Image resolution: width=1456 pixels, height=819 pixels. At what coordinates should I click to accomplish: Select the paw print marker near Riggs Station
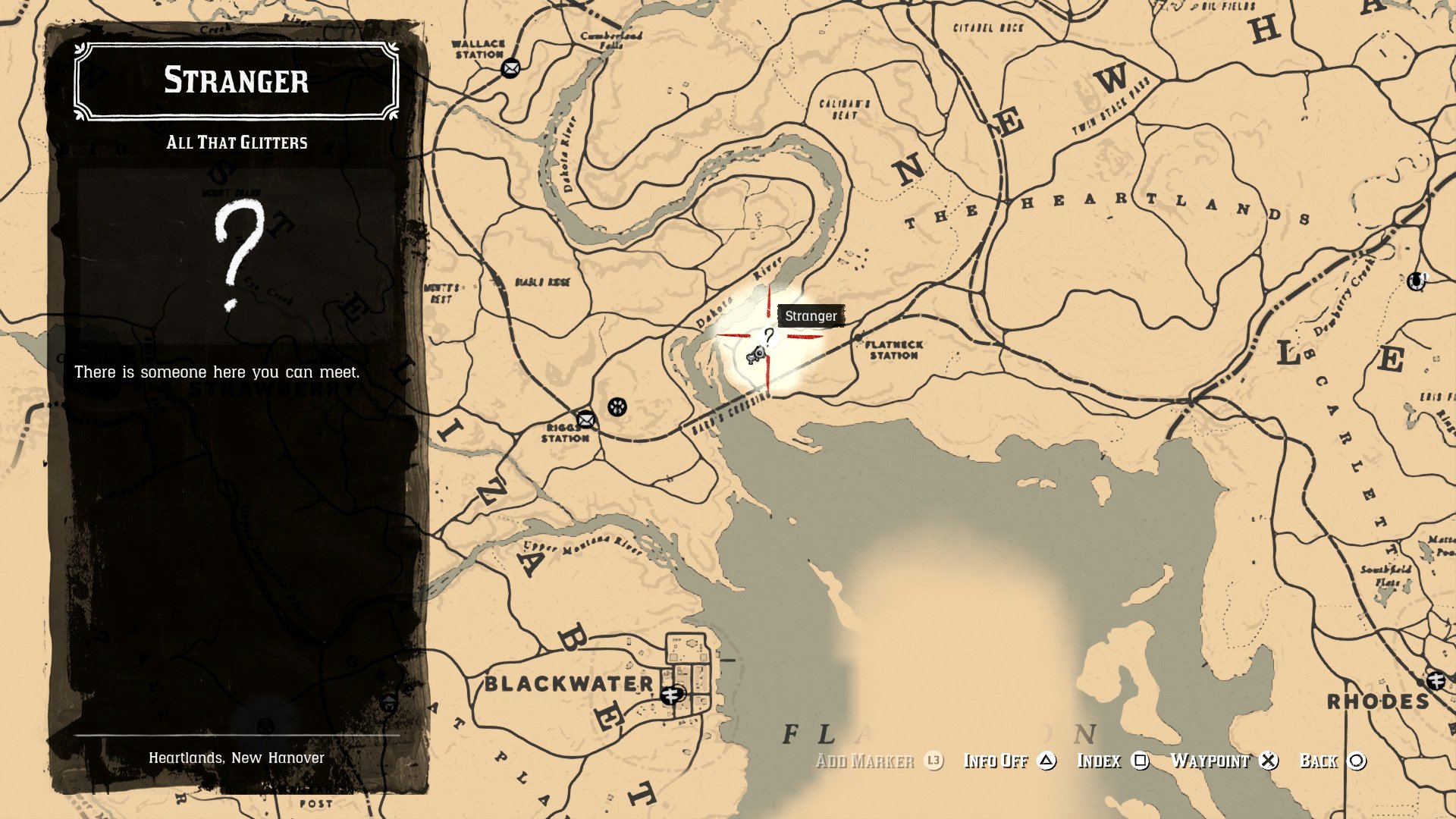[x=618, y=409]
